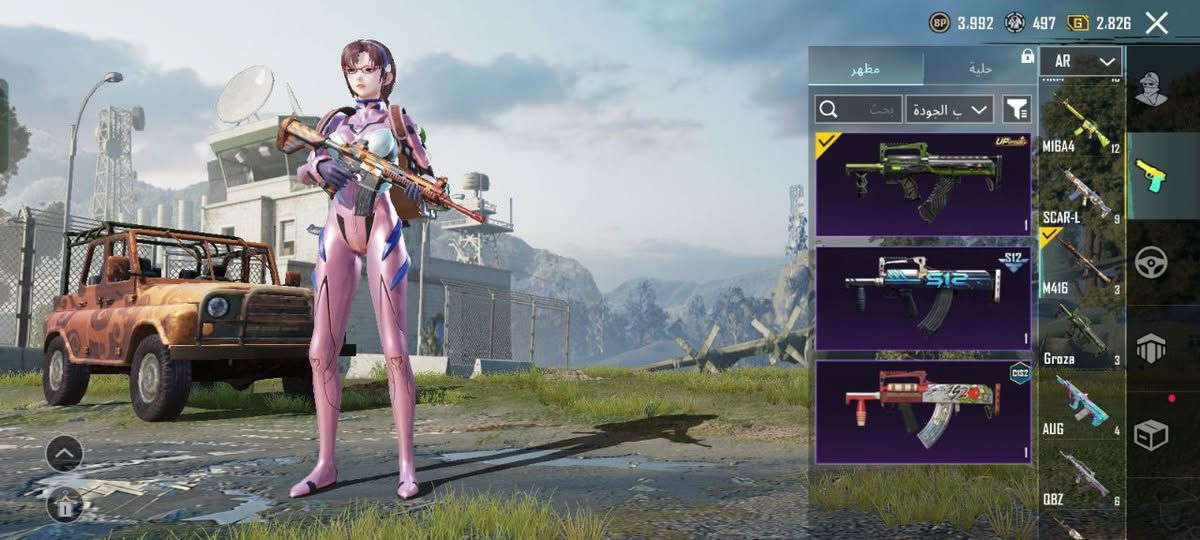Select the green UPgrade Groza skin
Screen dimensions: 1200x540
tap(923, 184)
